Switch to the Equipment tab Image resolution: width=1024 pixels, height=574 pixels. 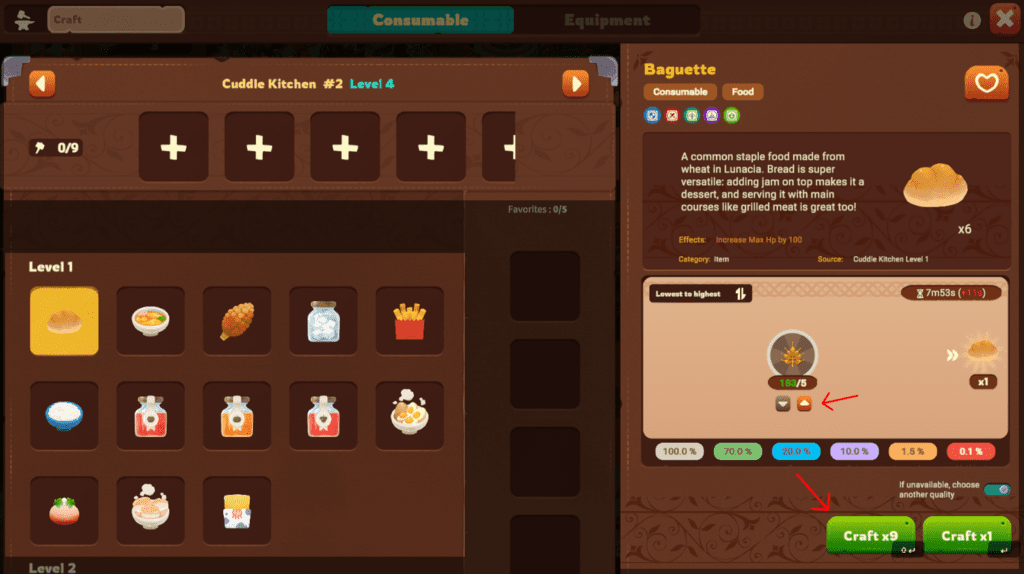(x=606, y=20)
